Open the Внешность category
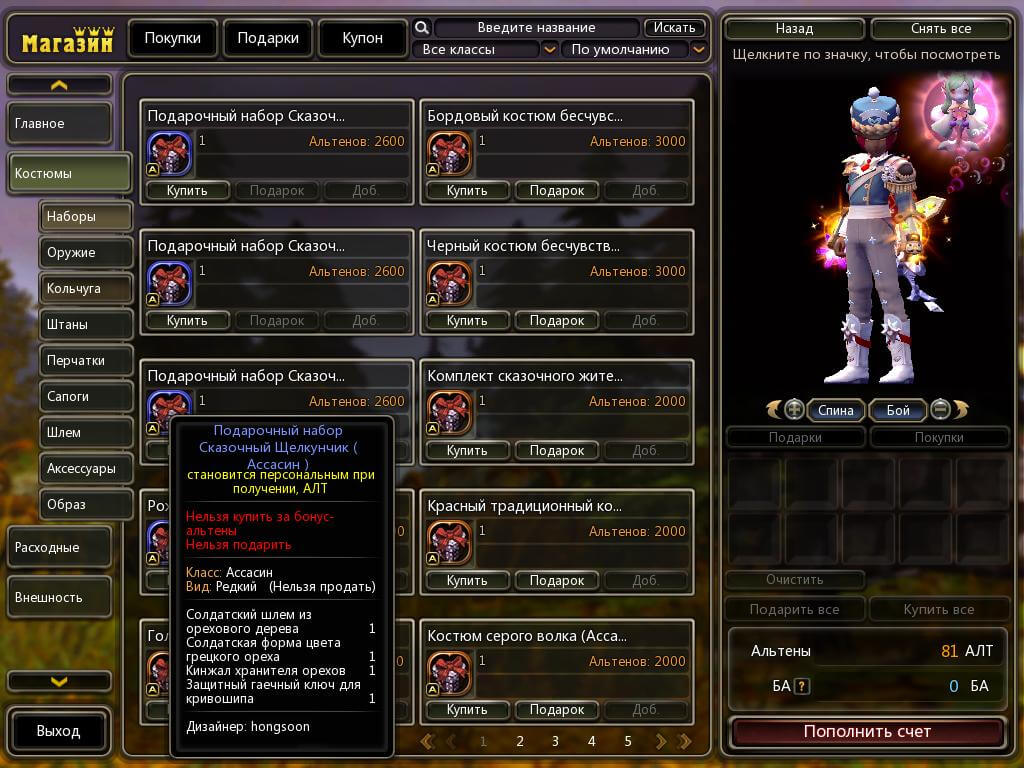1024x768 pixels. [70, 598]
